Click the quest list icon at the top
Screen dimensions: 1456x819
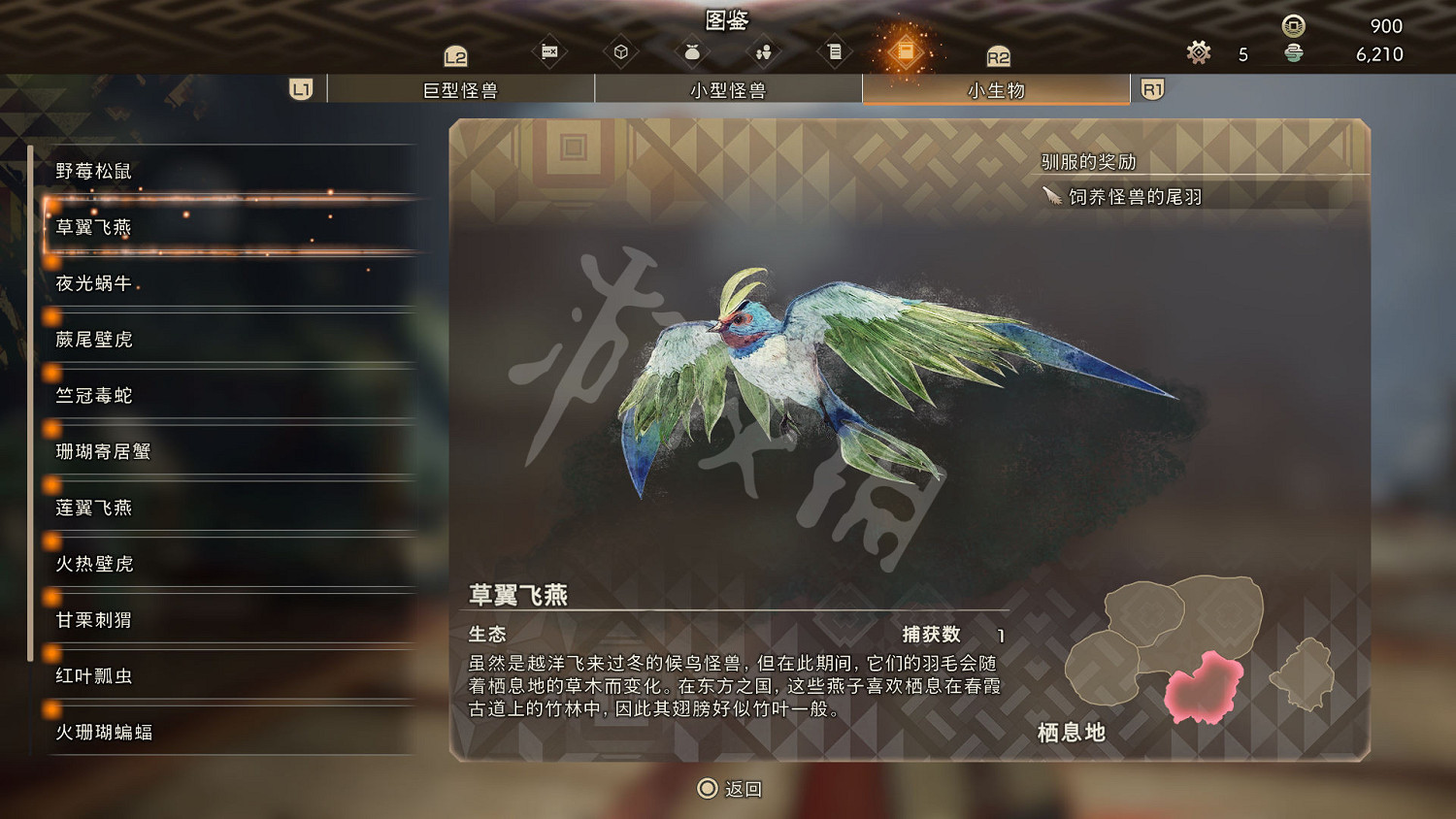point(835,50)
